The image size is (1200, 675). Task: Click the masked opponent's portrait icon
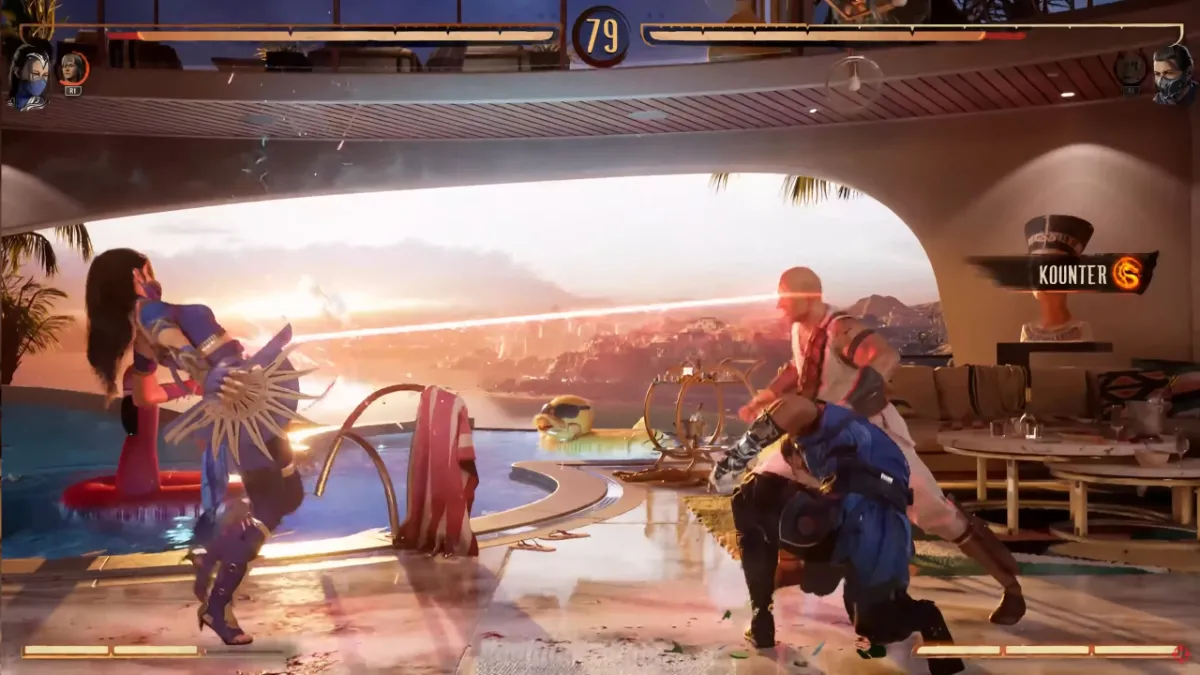coord(1171,75)
